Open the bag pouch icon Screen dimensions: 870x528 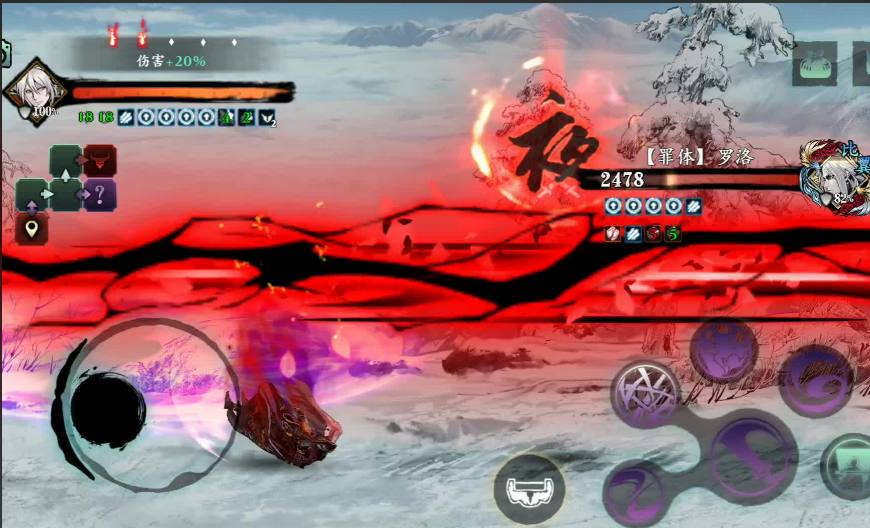pos(814,64)
